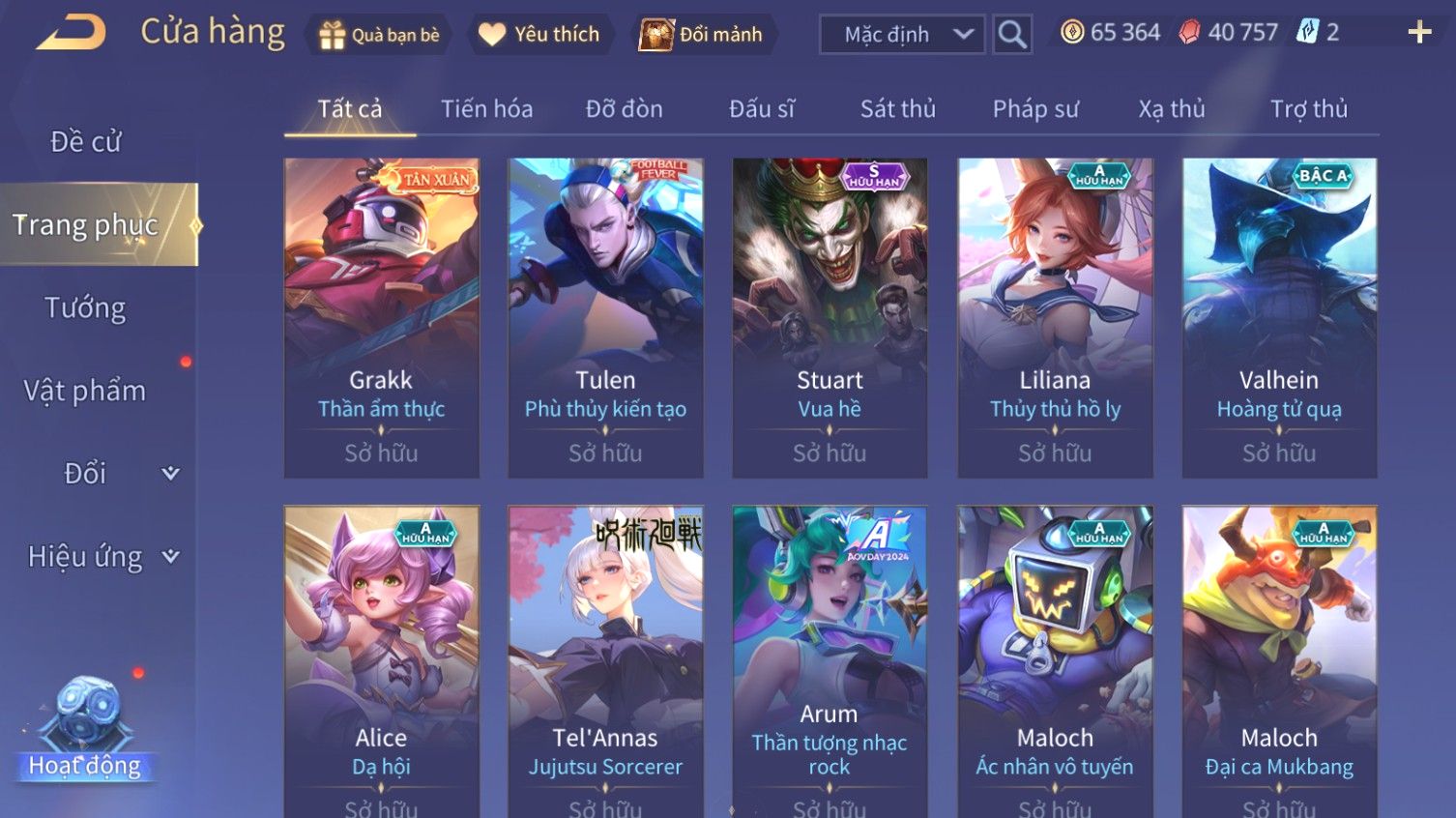Switch to the Tiến hóa tab
Screen dimensions: 1456x818
pos(486,109)
